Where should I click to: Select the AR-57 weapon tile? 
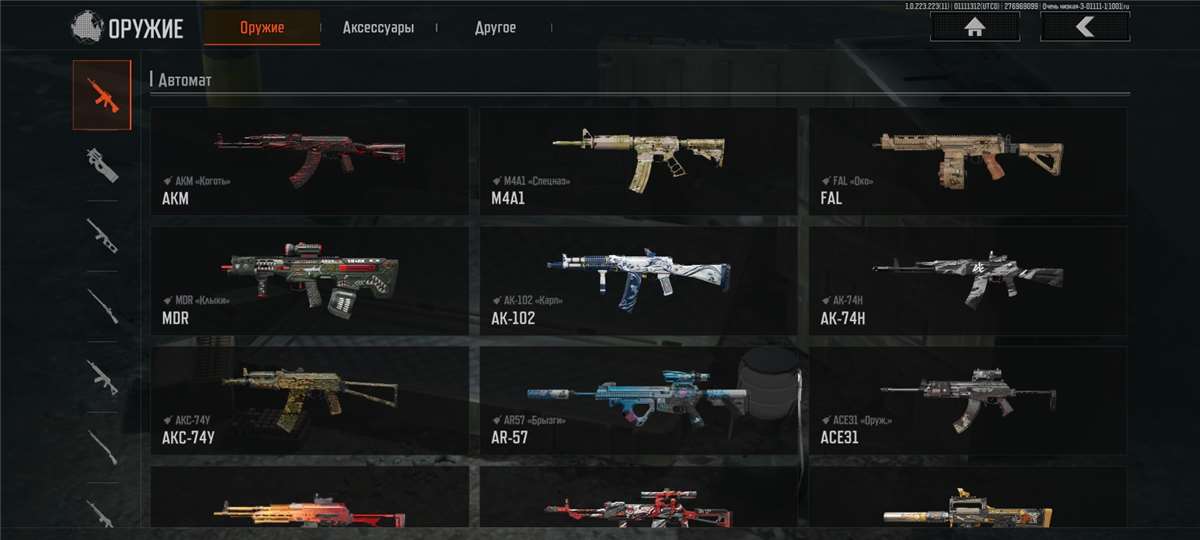click(x=638, y=400)
